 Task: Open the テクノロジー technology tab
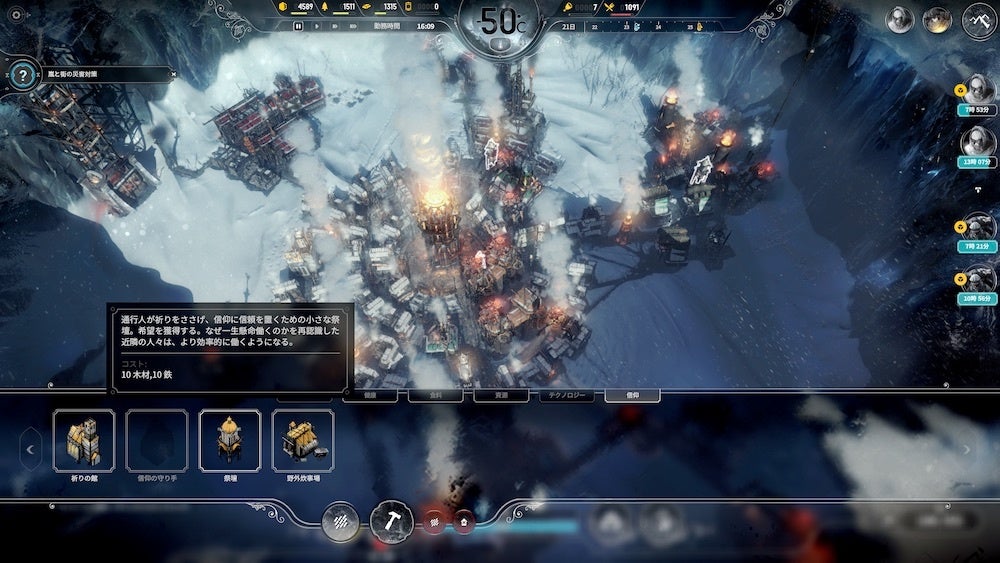[x=567, y=395]
